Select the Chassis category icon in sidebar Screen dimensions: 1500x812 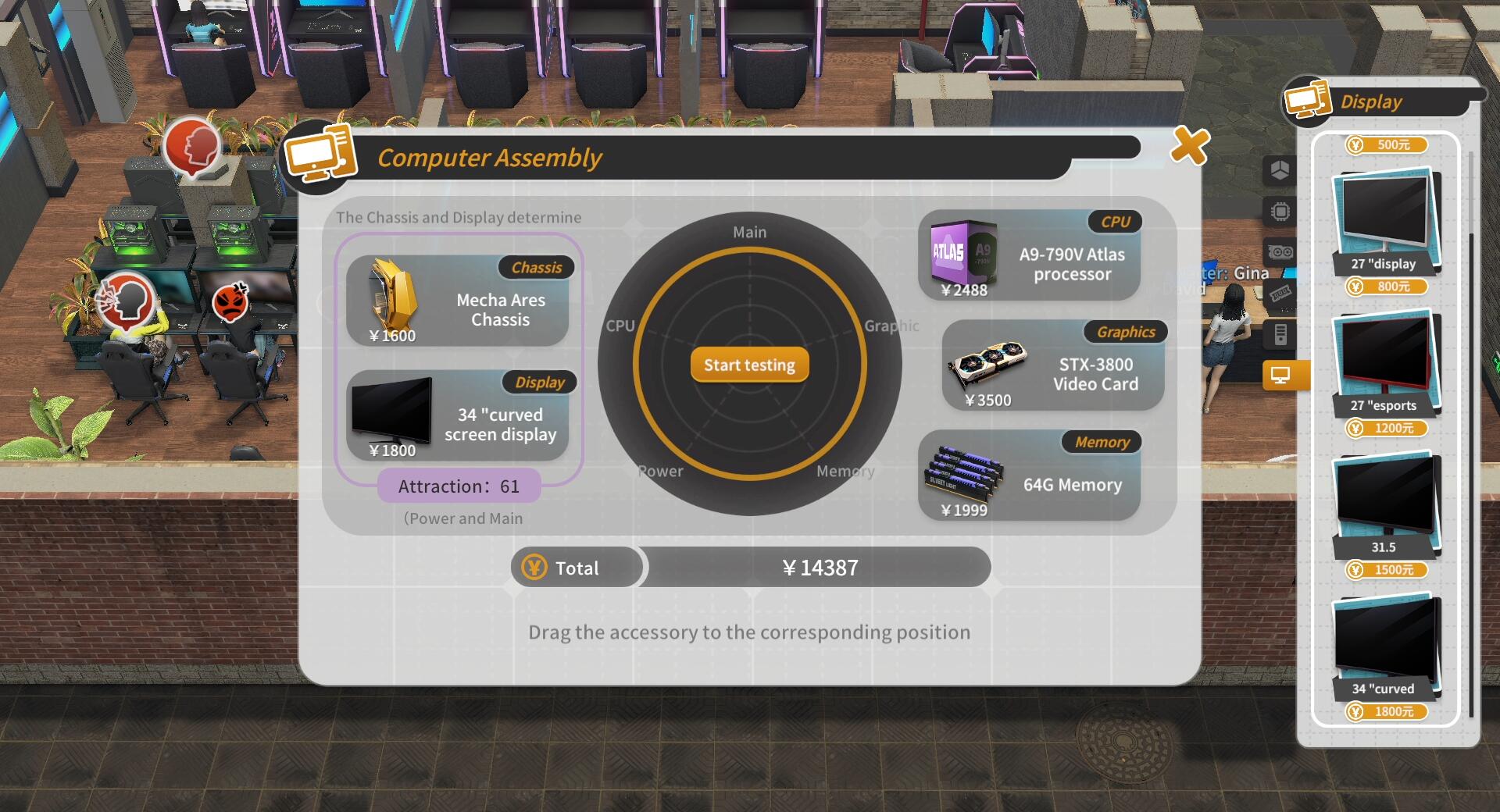[1280, 170]
